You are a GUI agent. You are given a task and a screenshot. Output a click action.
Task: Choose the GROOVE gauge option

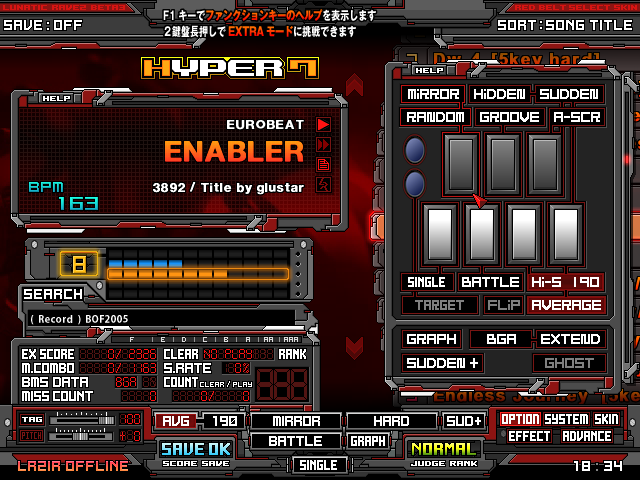pos(509,117)
